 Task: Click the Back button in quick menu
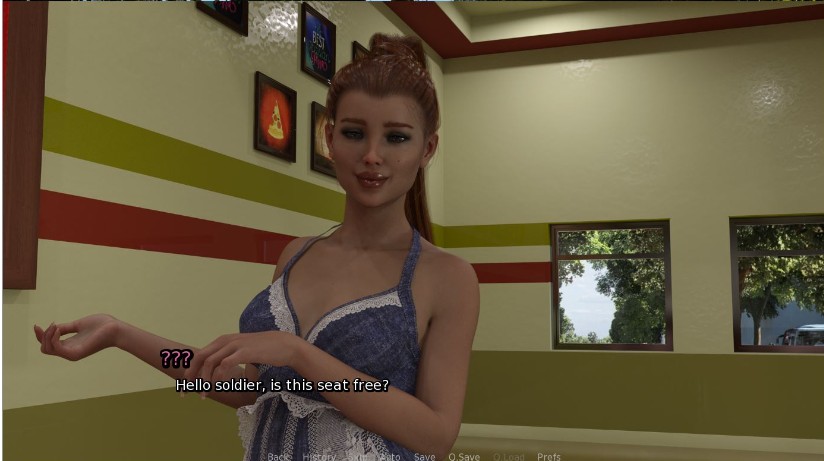point(278,457)
